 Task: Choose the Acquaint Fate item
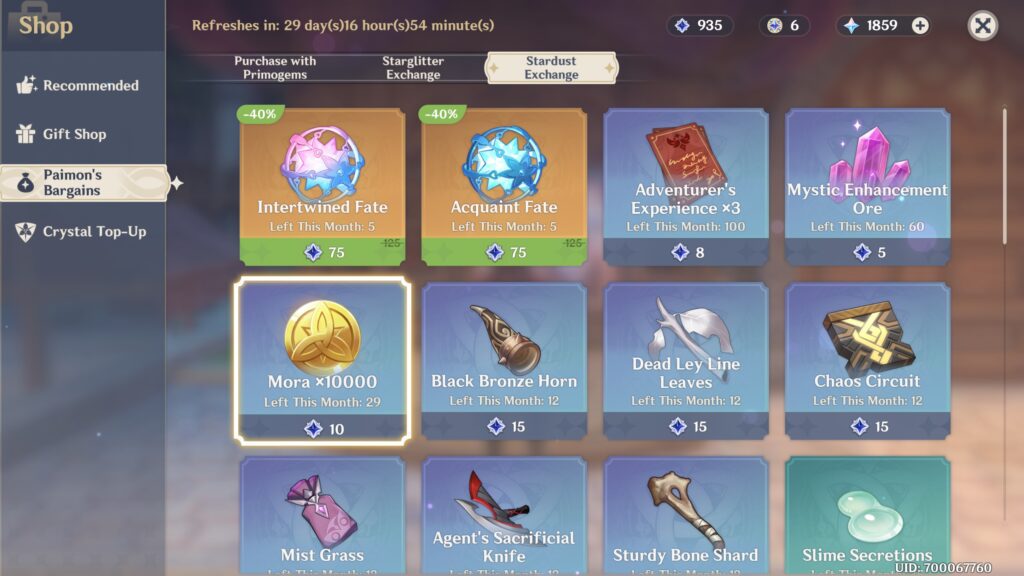coord(504,185)
